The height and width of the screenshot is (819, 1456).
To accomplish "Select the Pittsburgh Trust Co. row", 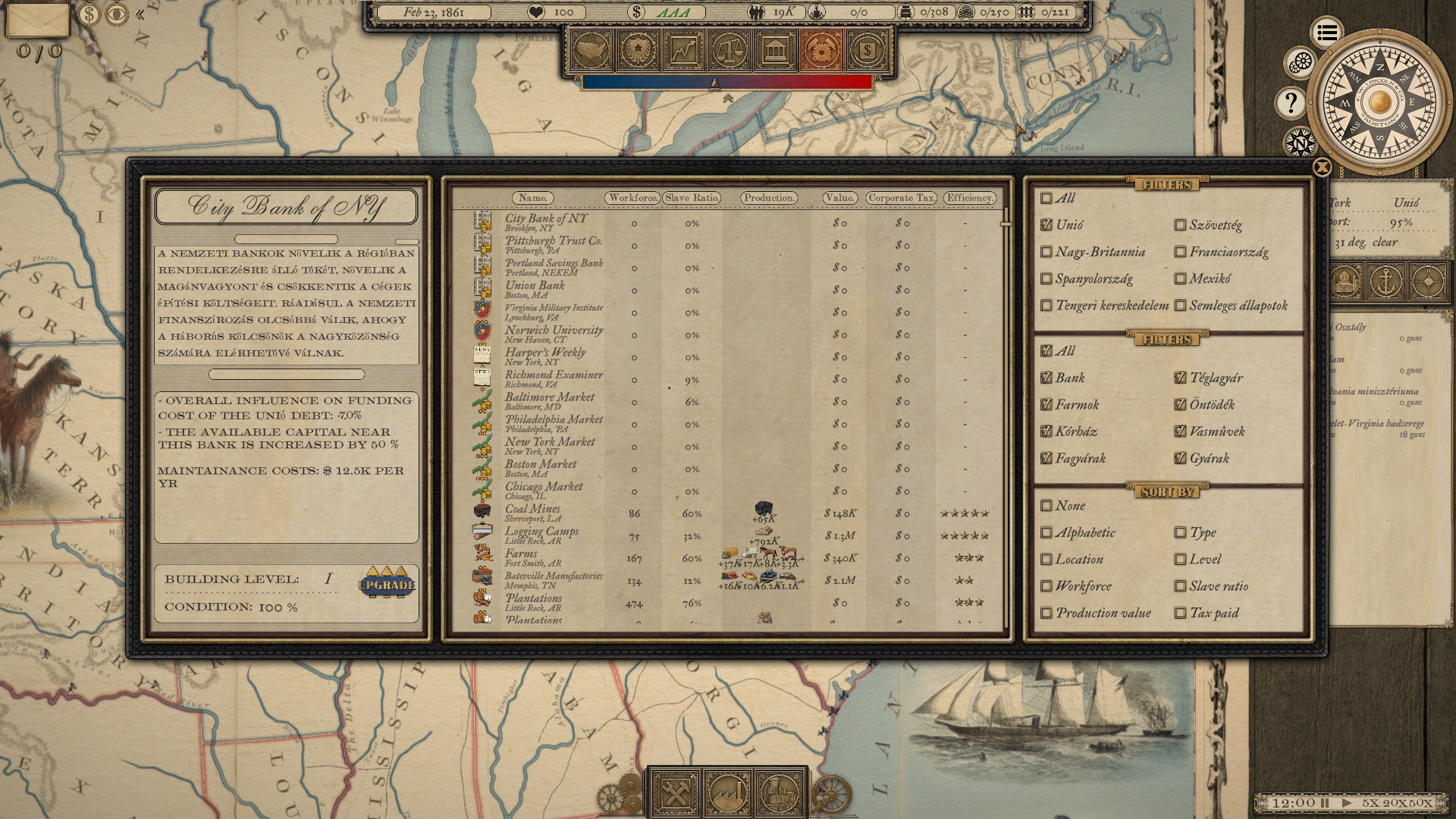I will coord(554,245).
